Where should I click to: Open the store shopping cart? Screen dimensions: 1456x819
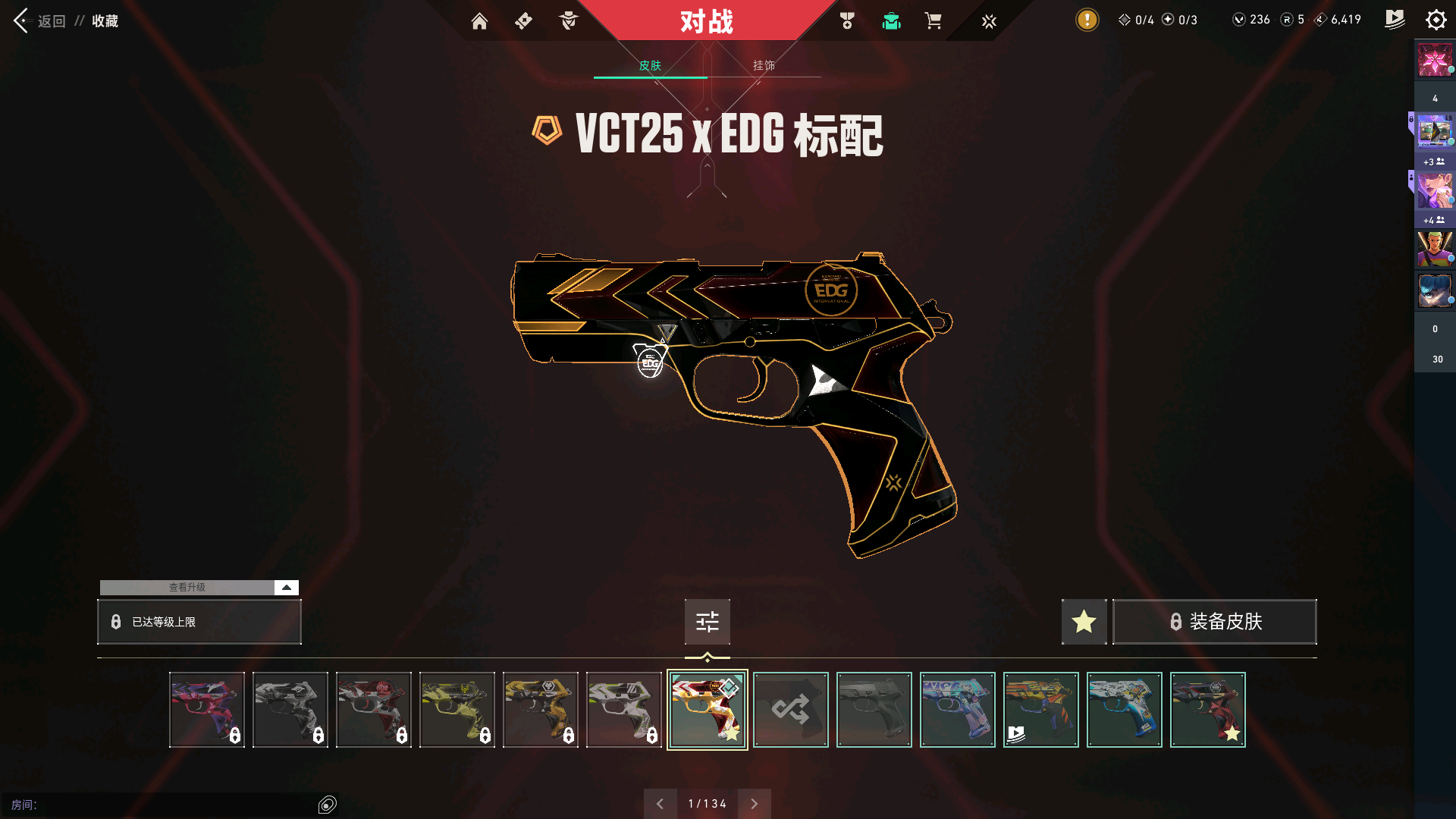tap(933, 21)
